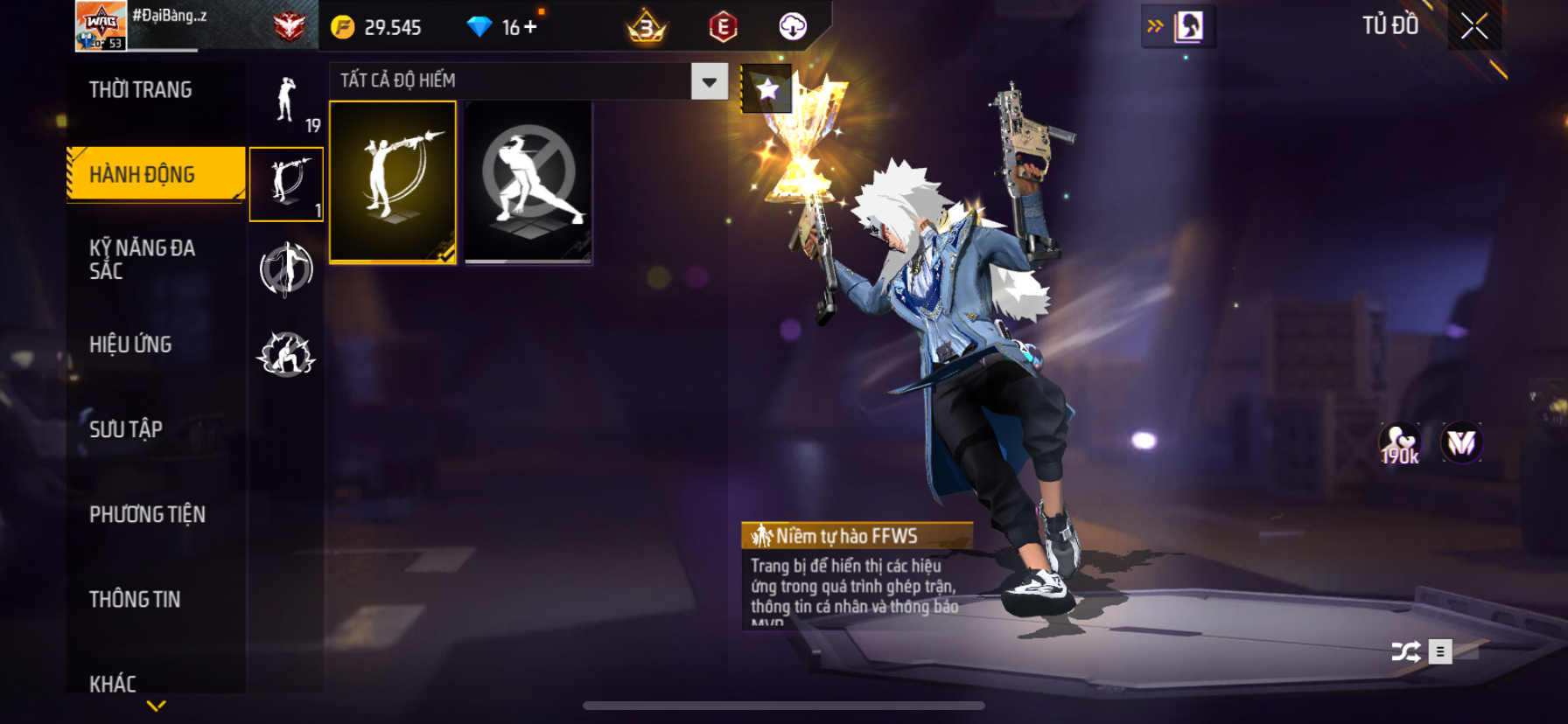Select the equipped trophy-raising emote card
Viewport: 1568px width, 724px height.
pos(393,182)
